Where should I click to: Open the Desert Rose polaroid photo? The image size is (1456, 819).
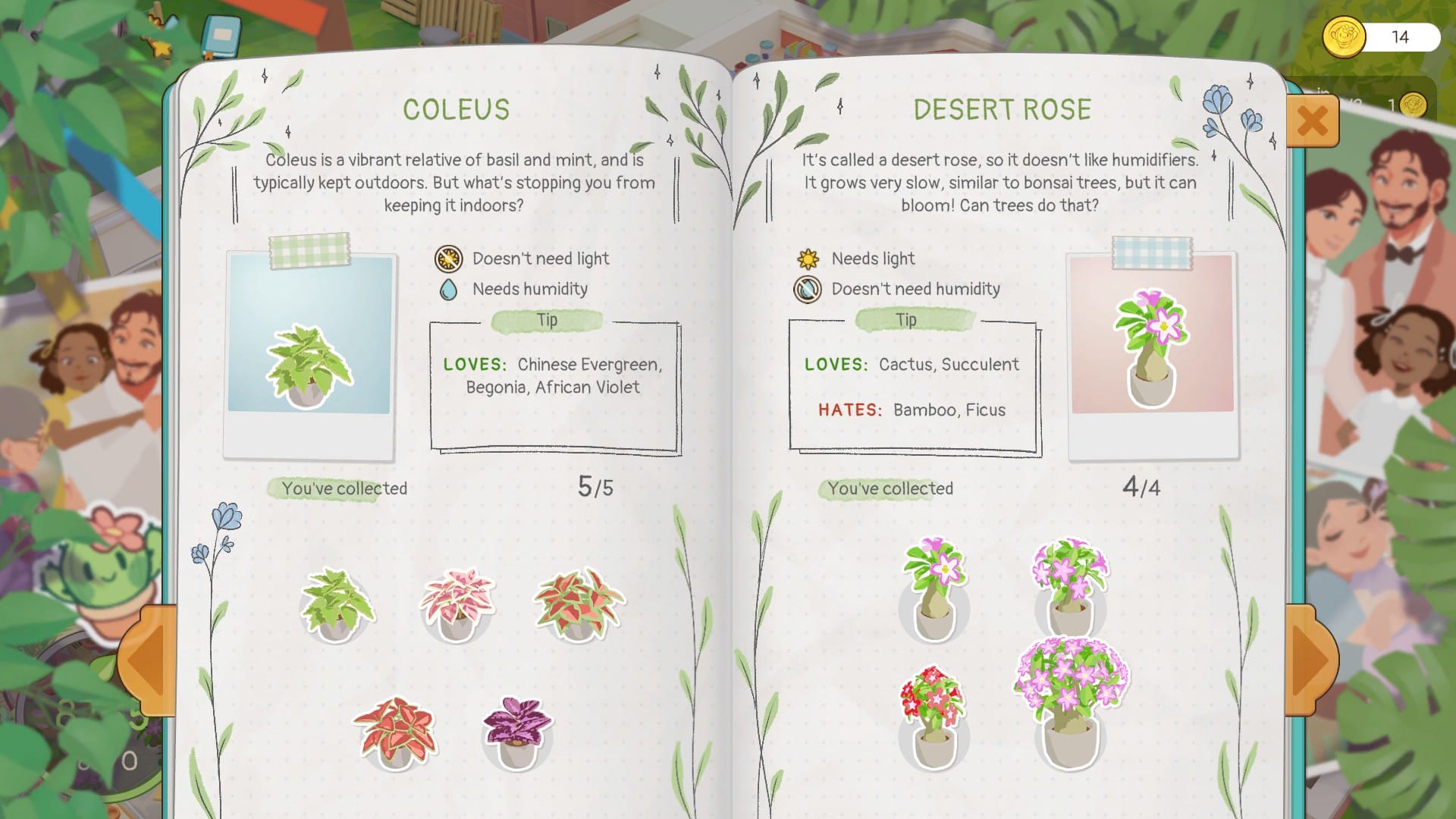(x=1150, y=349)
